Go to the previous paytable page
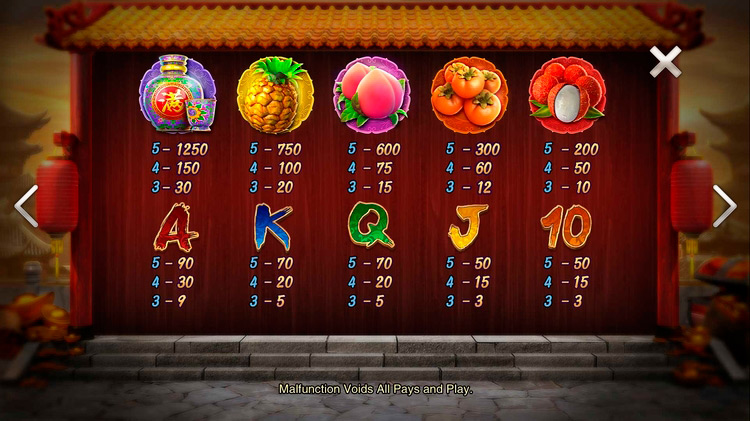This screenshot has height=421, width=750. point(26,206)
